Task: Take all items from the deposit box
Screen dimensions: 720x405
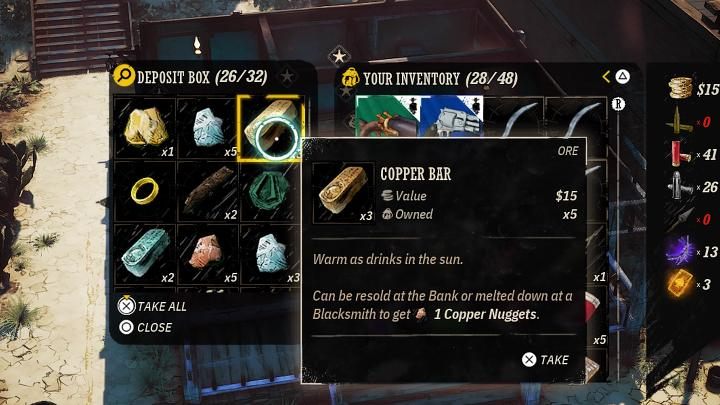Action: (154, 307)
